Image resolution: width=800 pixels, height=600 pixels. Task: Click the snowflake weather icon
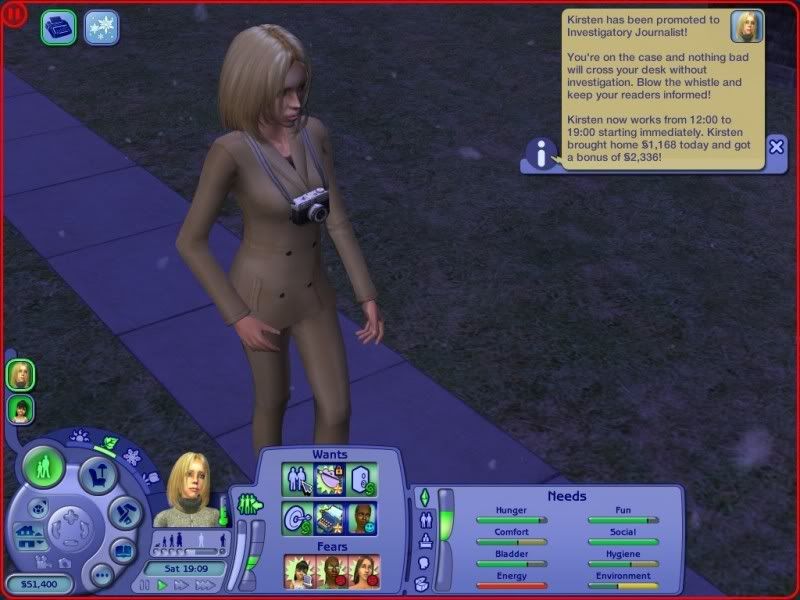tap(100, 27)
